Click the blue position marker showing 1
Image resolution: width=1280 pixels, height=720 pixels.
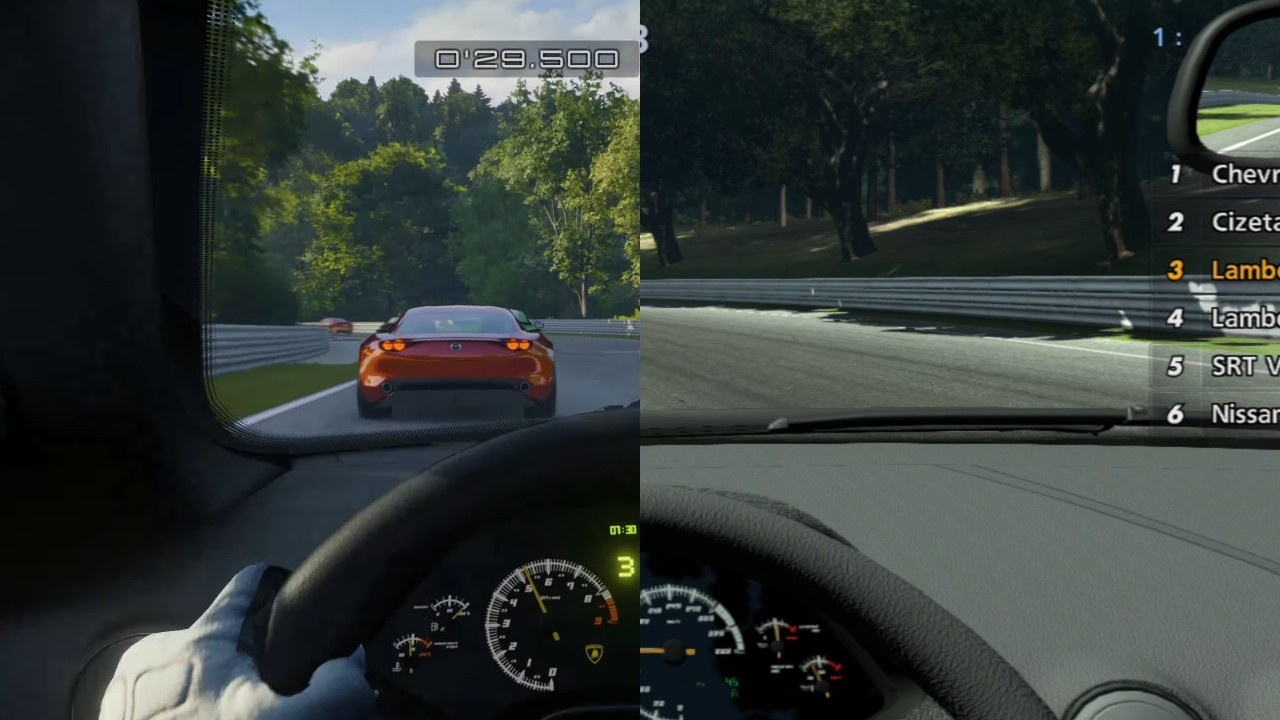(1160, 38)
